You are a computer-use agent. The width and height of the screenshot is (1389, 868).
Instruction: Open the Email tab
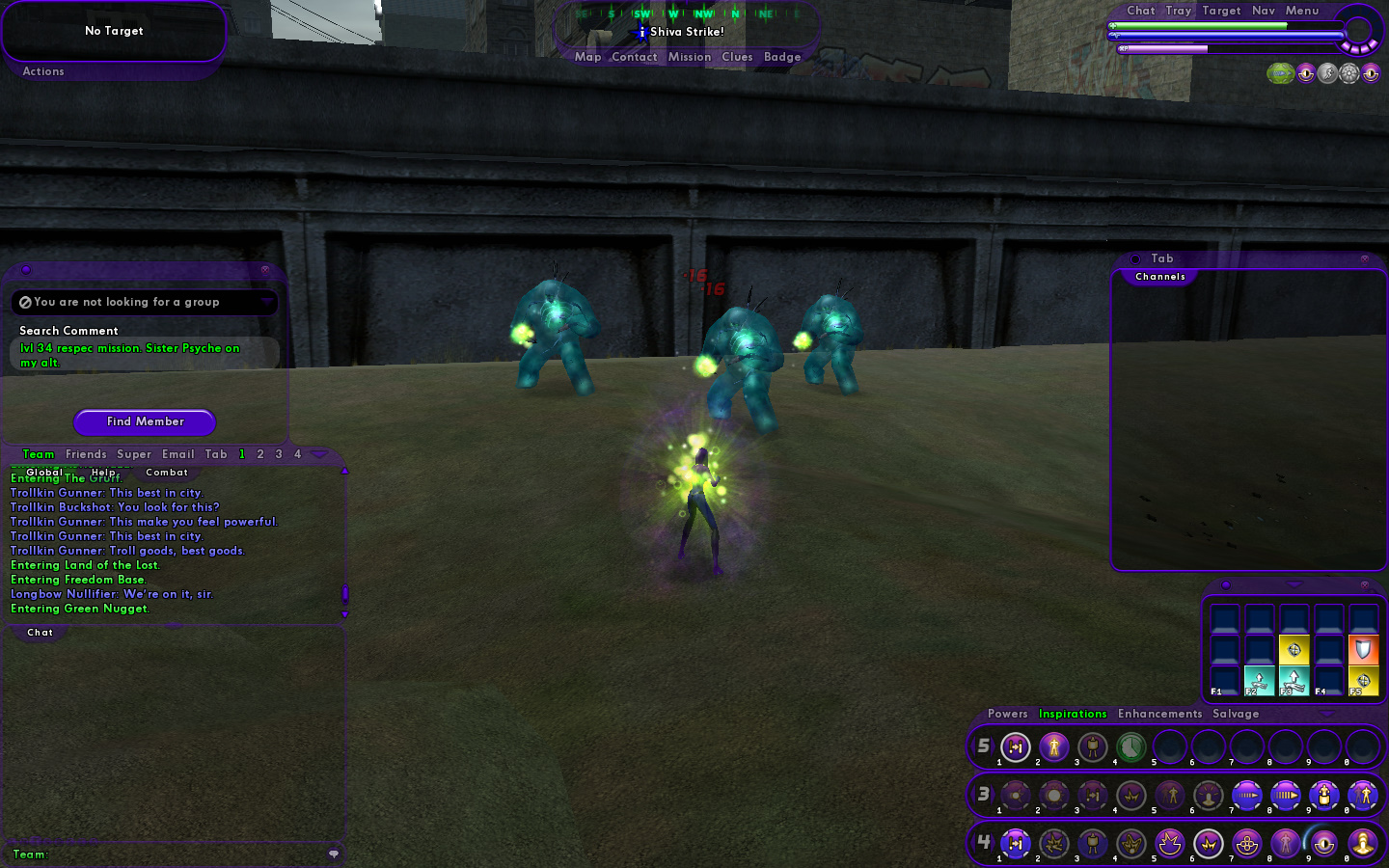(x=178, y=454)
